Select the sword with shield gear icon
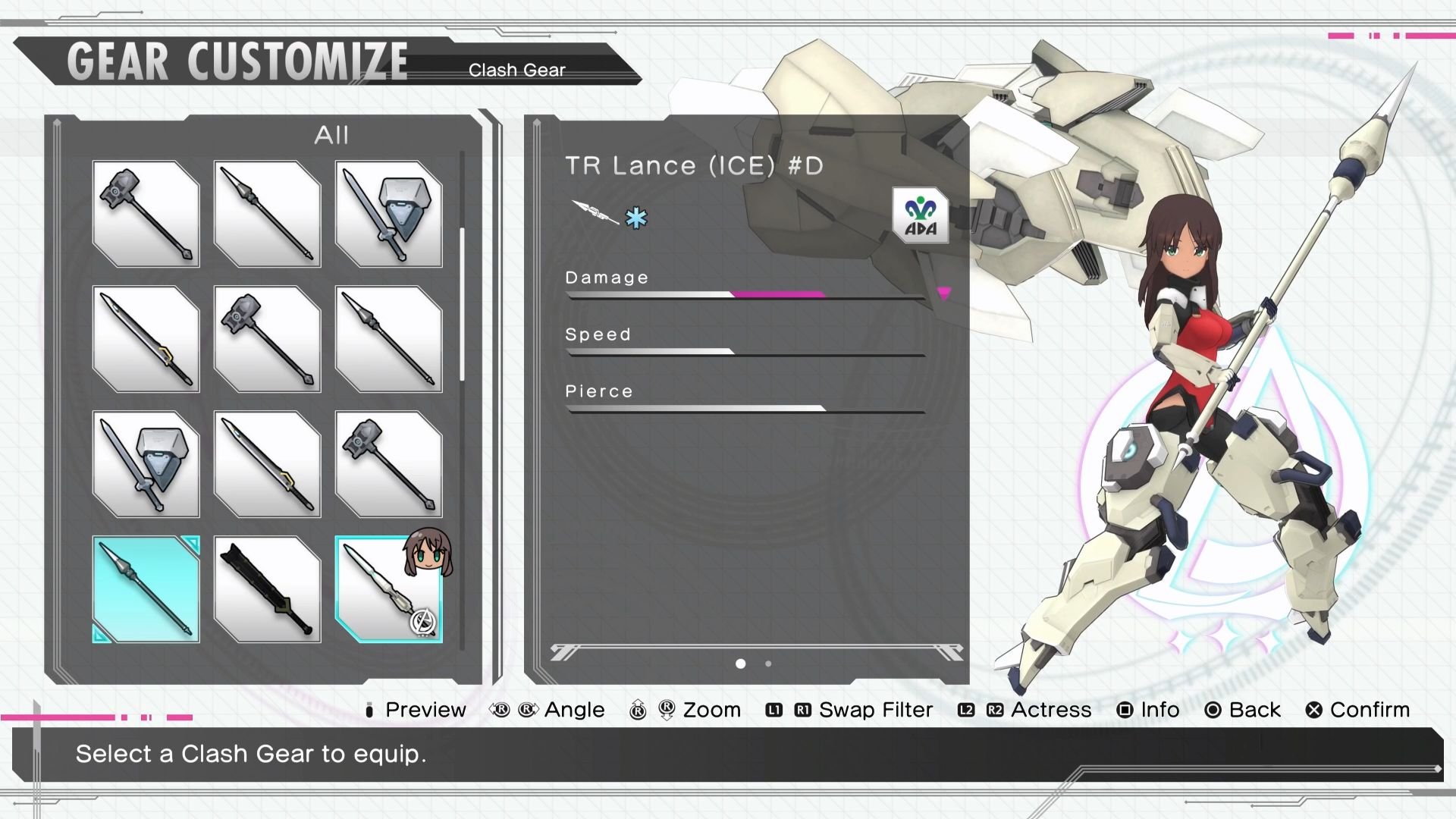 click(x=388, y=215)
